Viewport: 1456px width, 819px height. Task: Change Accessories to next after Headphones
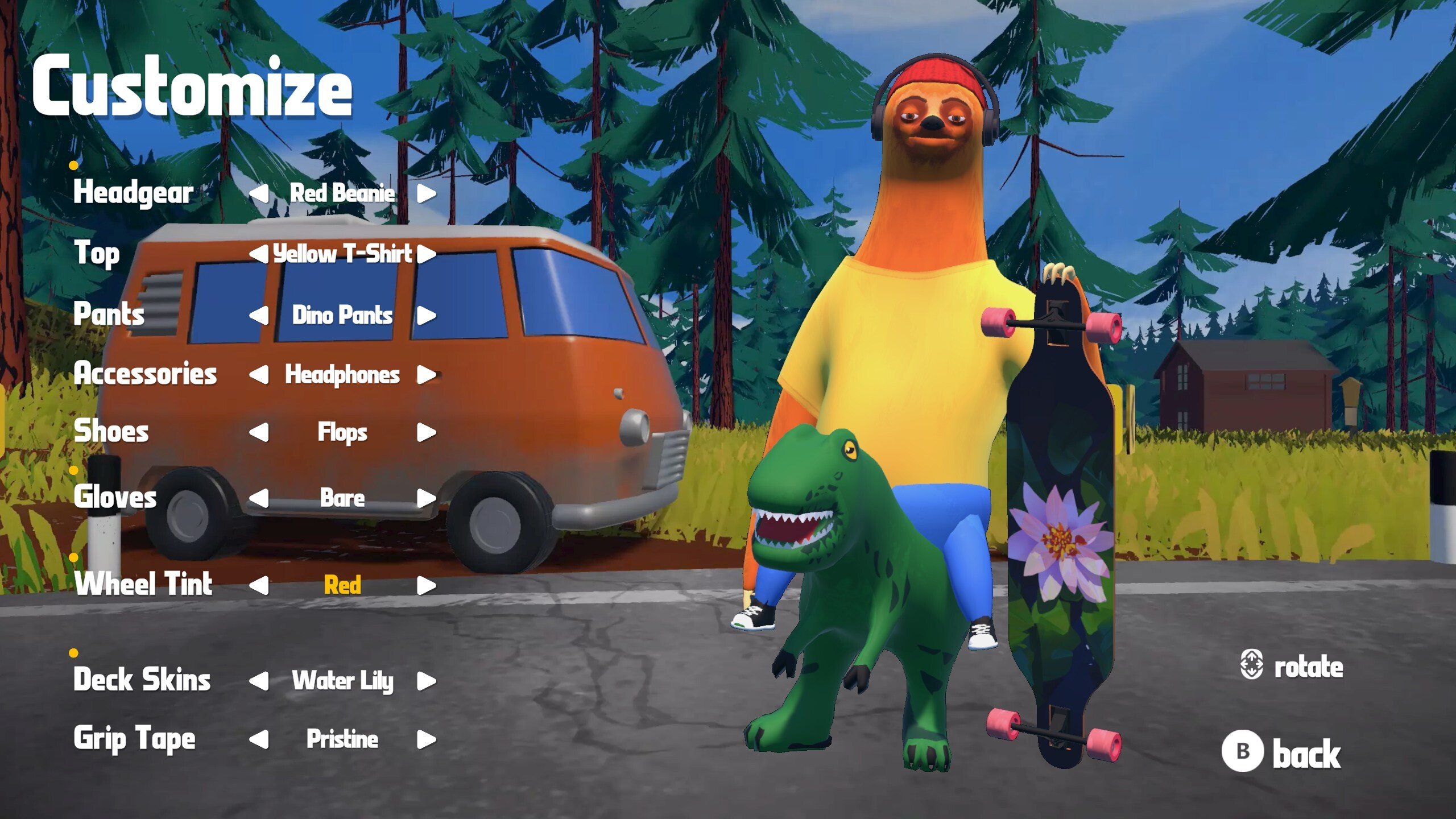pos(426,375)
